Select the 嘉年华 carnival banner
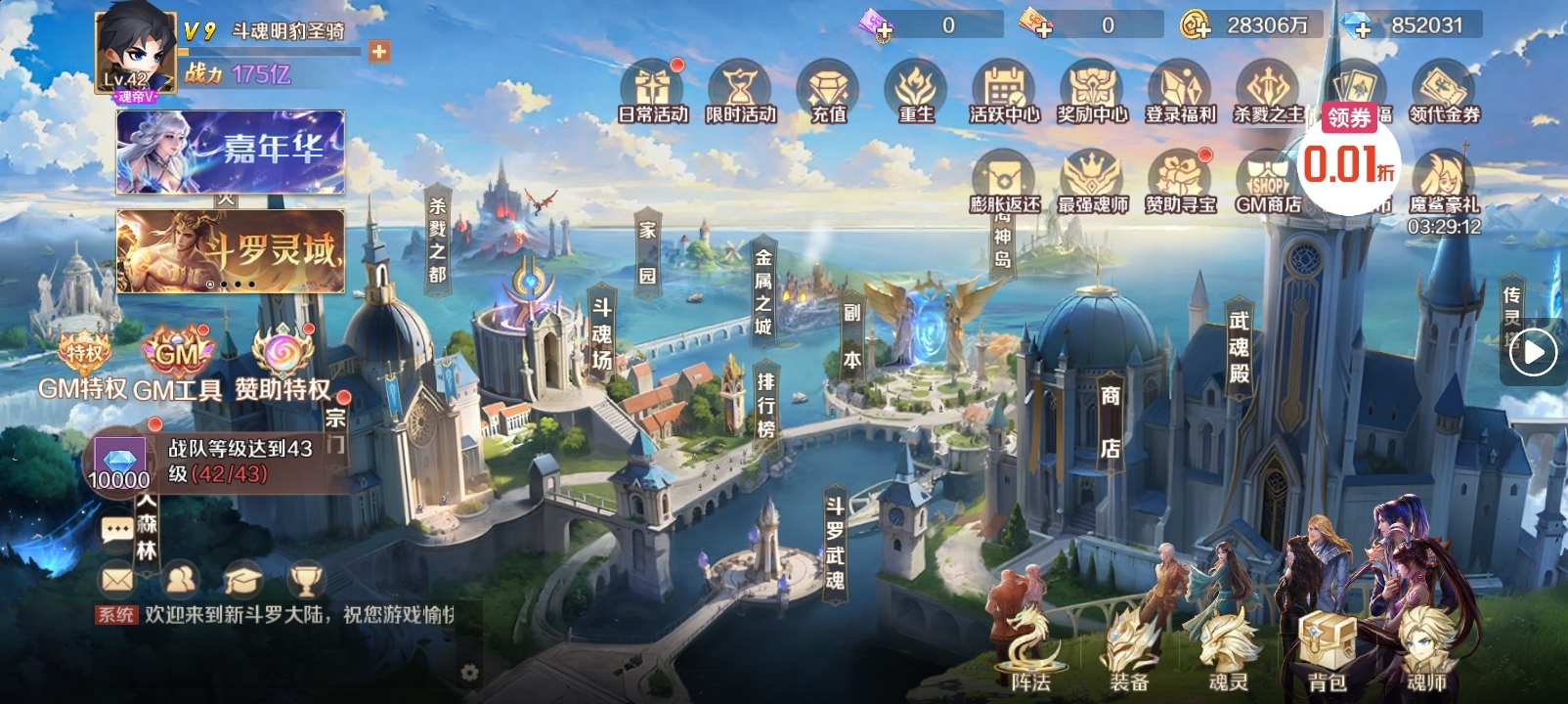Viewport: 1568px width, 704px height. tap(231, 152)
